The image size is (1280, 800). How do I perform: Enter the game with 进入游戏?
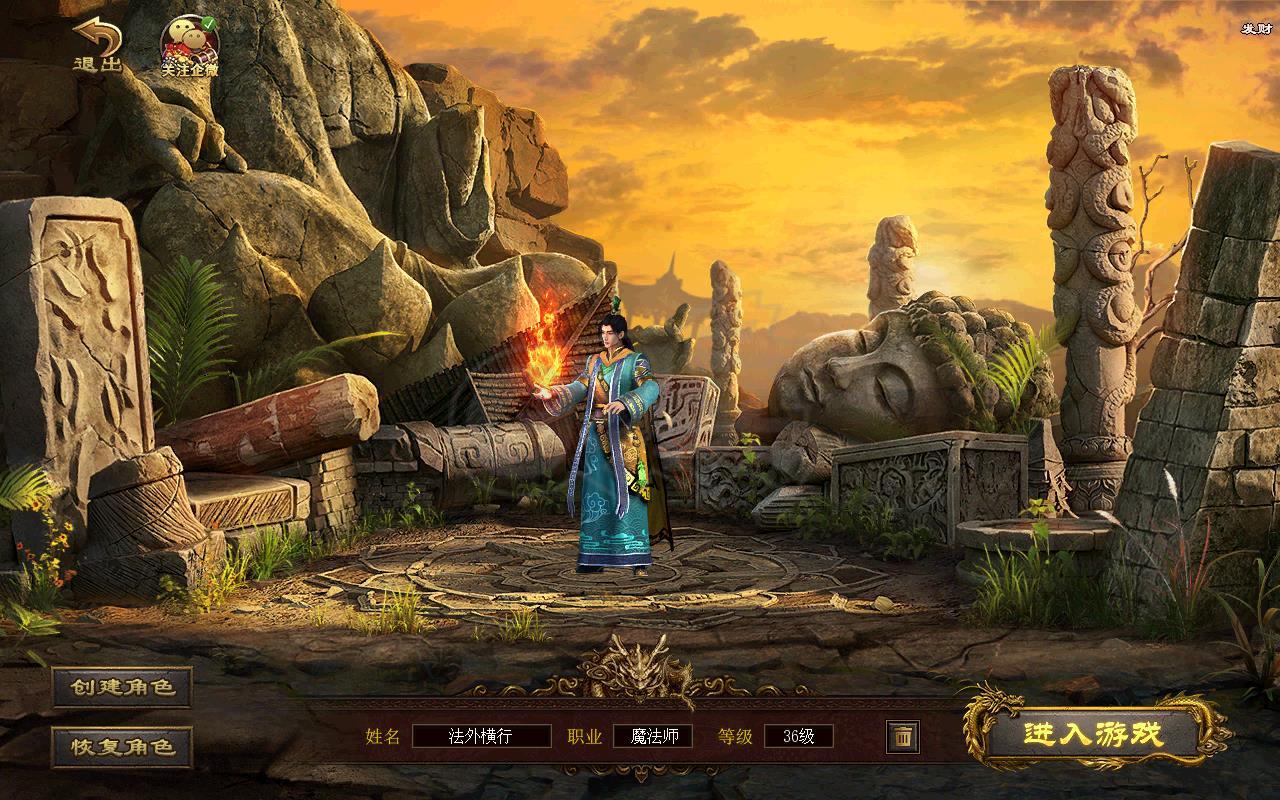tap(1093, 735)
